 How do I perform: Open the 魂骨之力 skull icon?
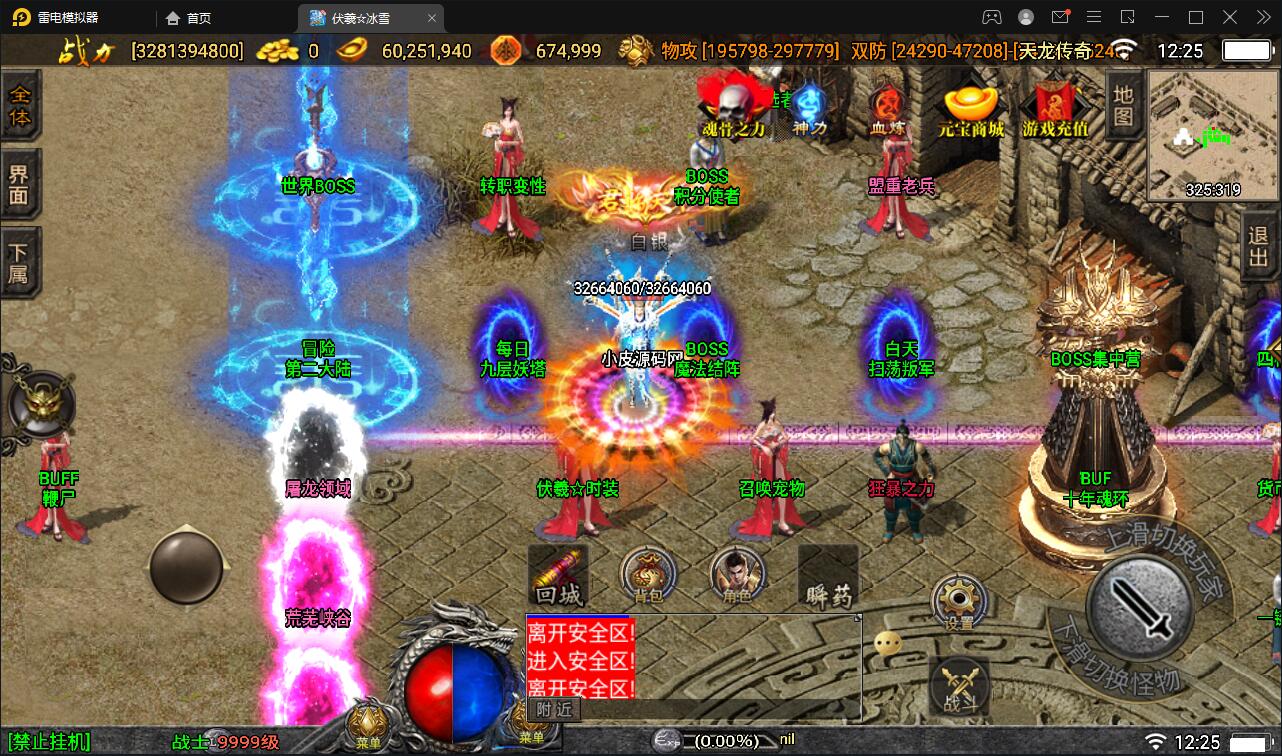(735, 105)
